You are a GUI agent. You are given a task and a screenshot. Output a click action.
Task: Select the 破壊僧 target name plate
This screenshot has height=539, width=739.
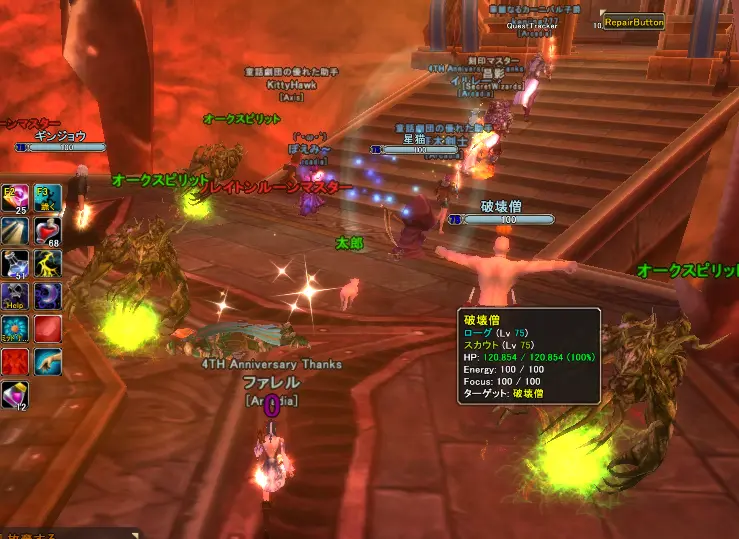pyautogui.click(x=501, y=206)
